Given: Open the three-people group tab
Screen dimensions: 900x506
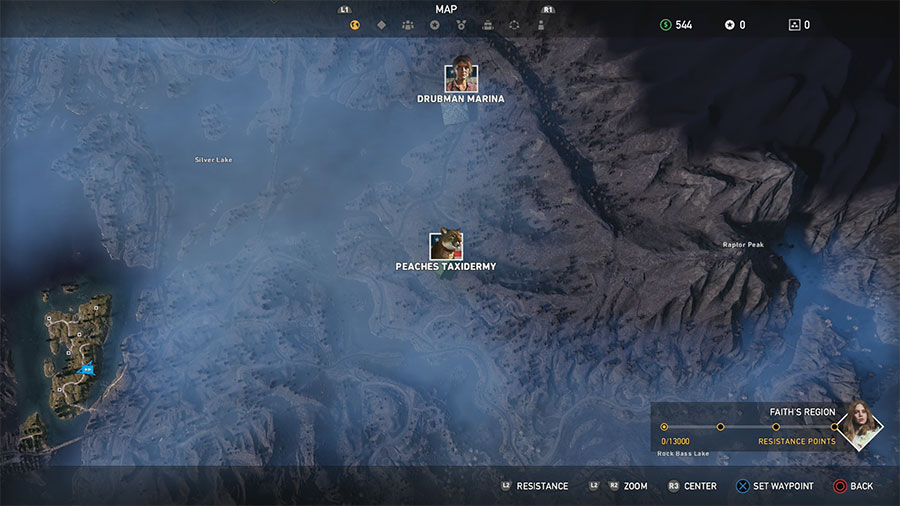Looking at the screenshot, I should tap(408, 25).
